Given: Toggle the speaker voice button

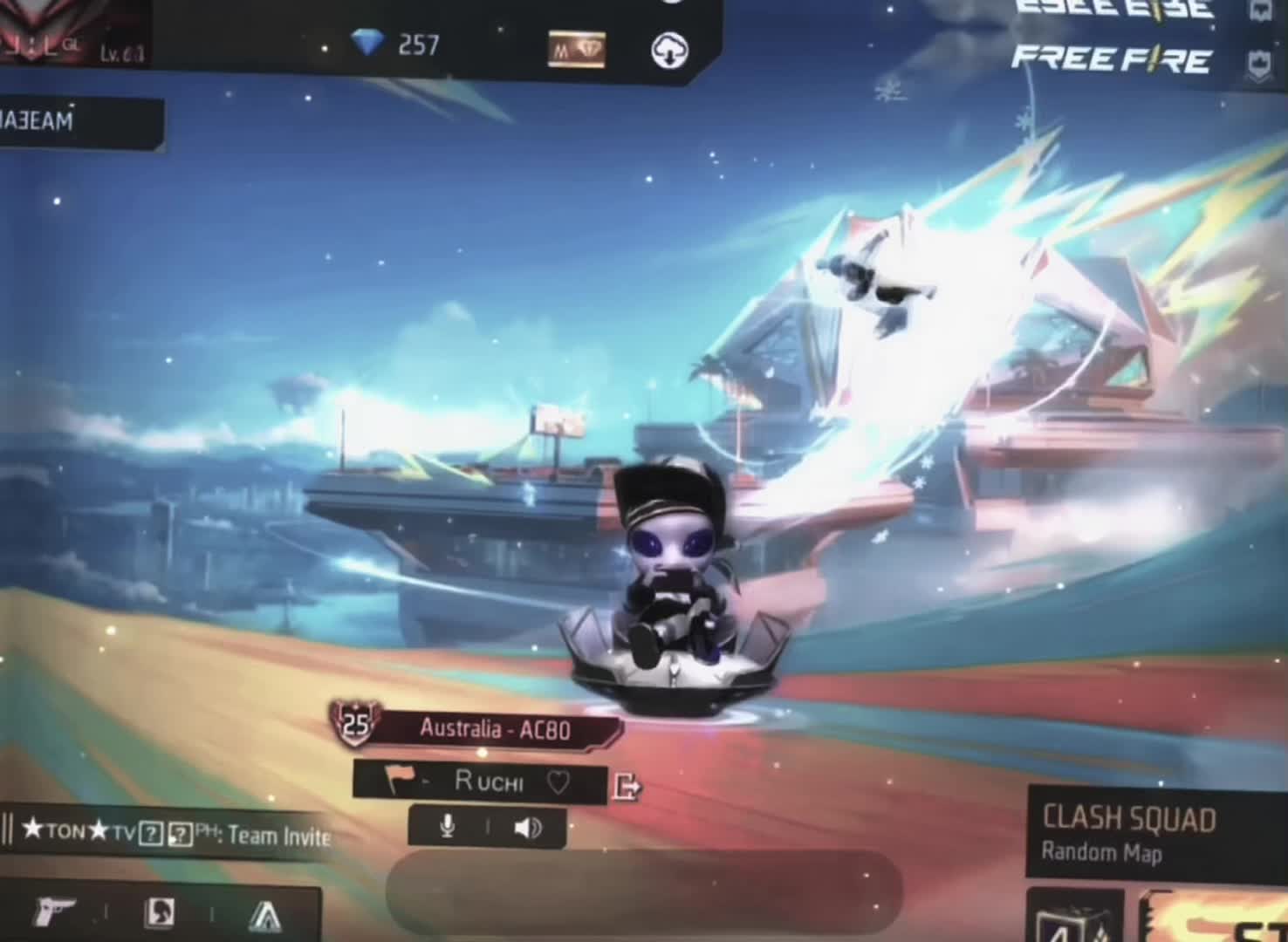Looking at the screenshot, I should pyautogui.click(x=527, y=827).
